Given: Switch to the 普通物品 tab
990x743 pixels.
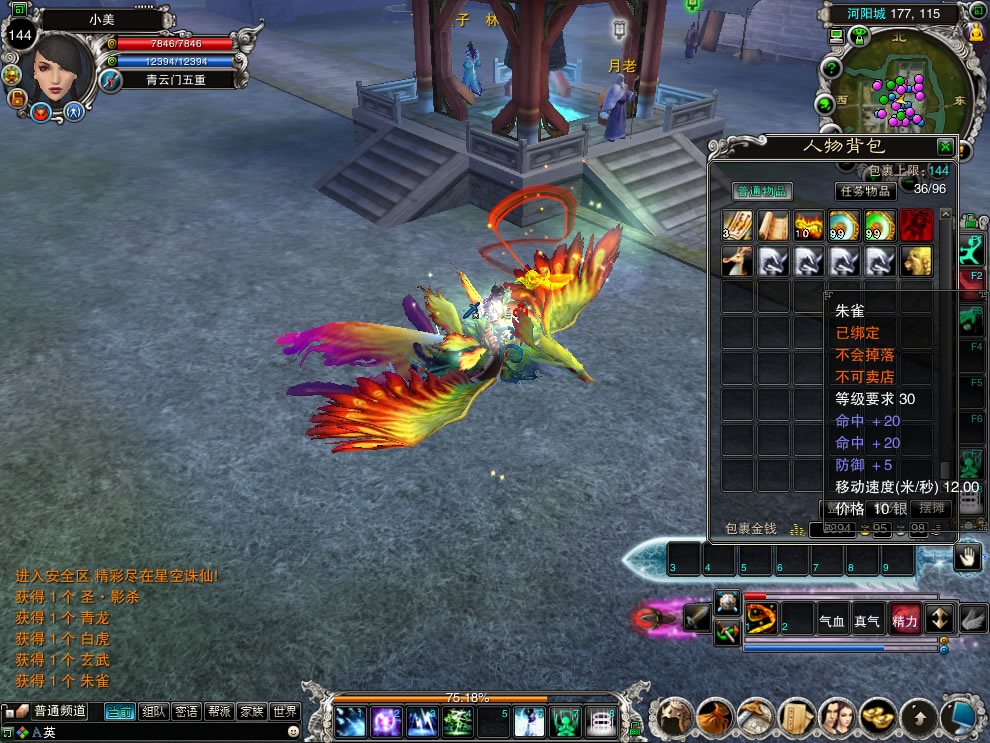Looking at the screenshot, I should pos(762,191).
